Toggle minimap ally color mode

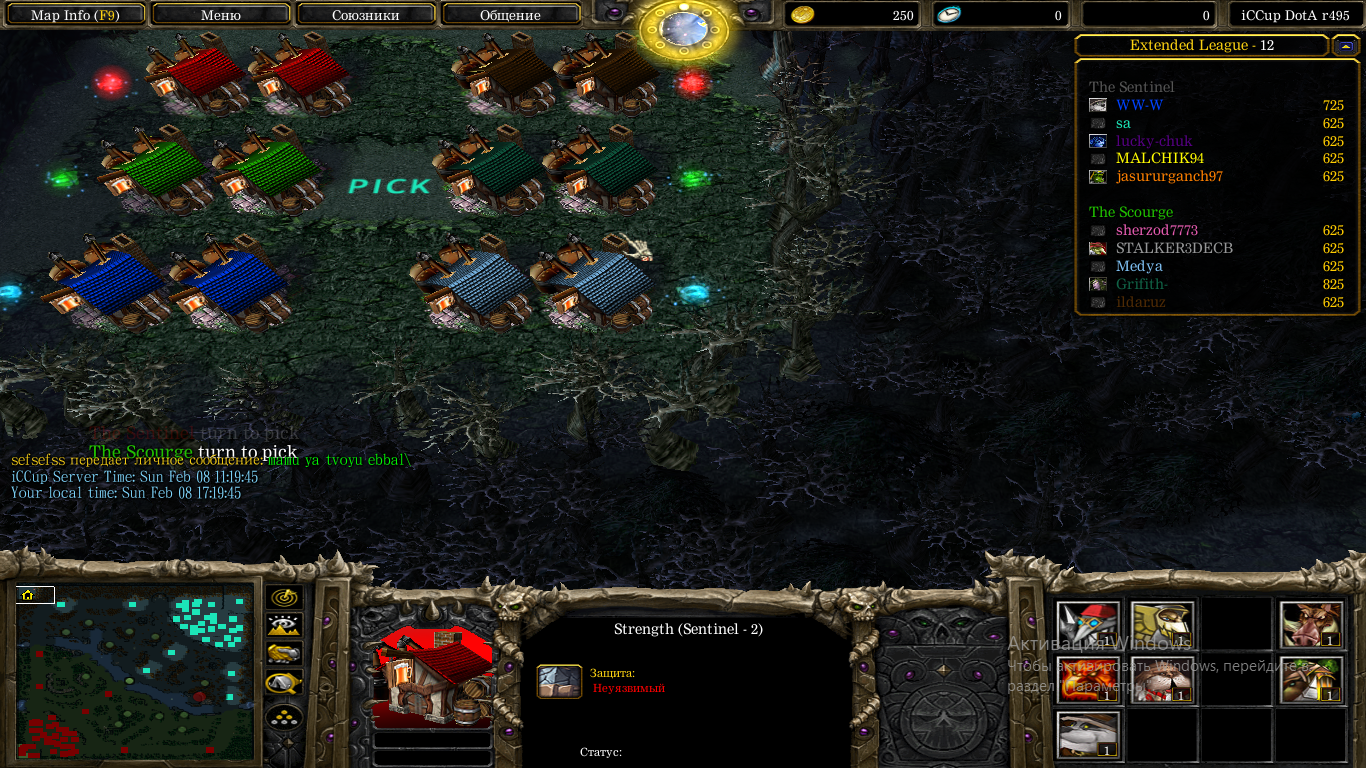tap(285, 655)
